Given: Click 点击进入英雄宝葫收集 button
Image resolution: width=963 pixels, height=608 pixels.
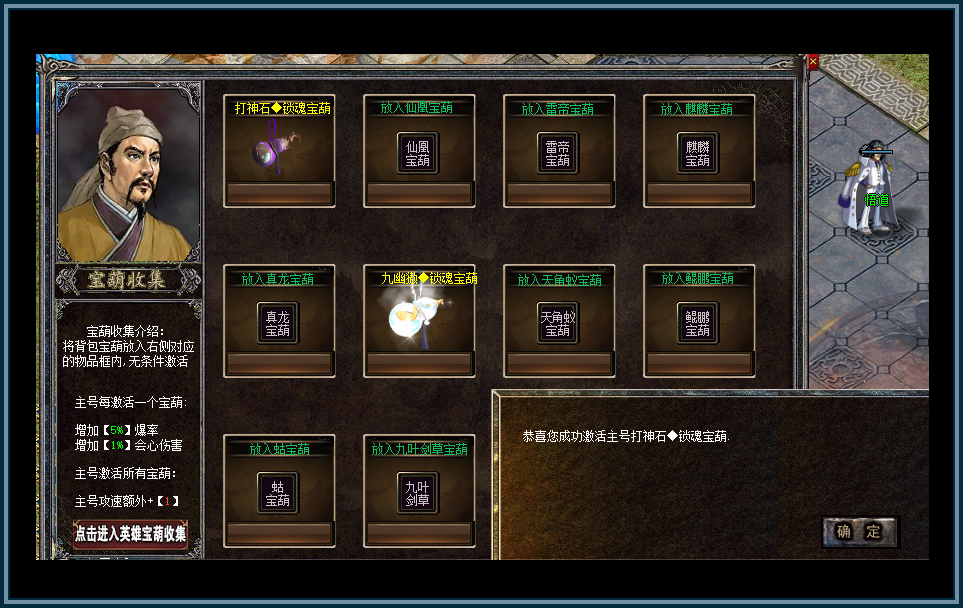Looking at the screenshot, I should (x=130, y=534).
